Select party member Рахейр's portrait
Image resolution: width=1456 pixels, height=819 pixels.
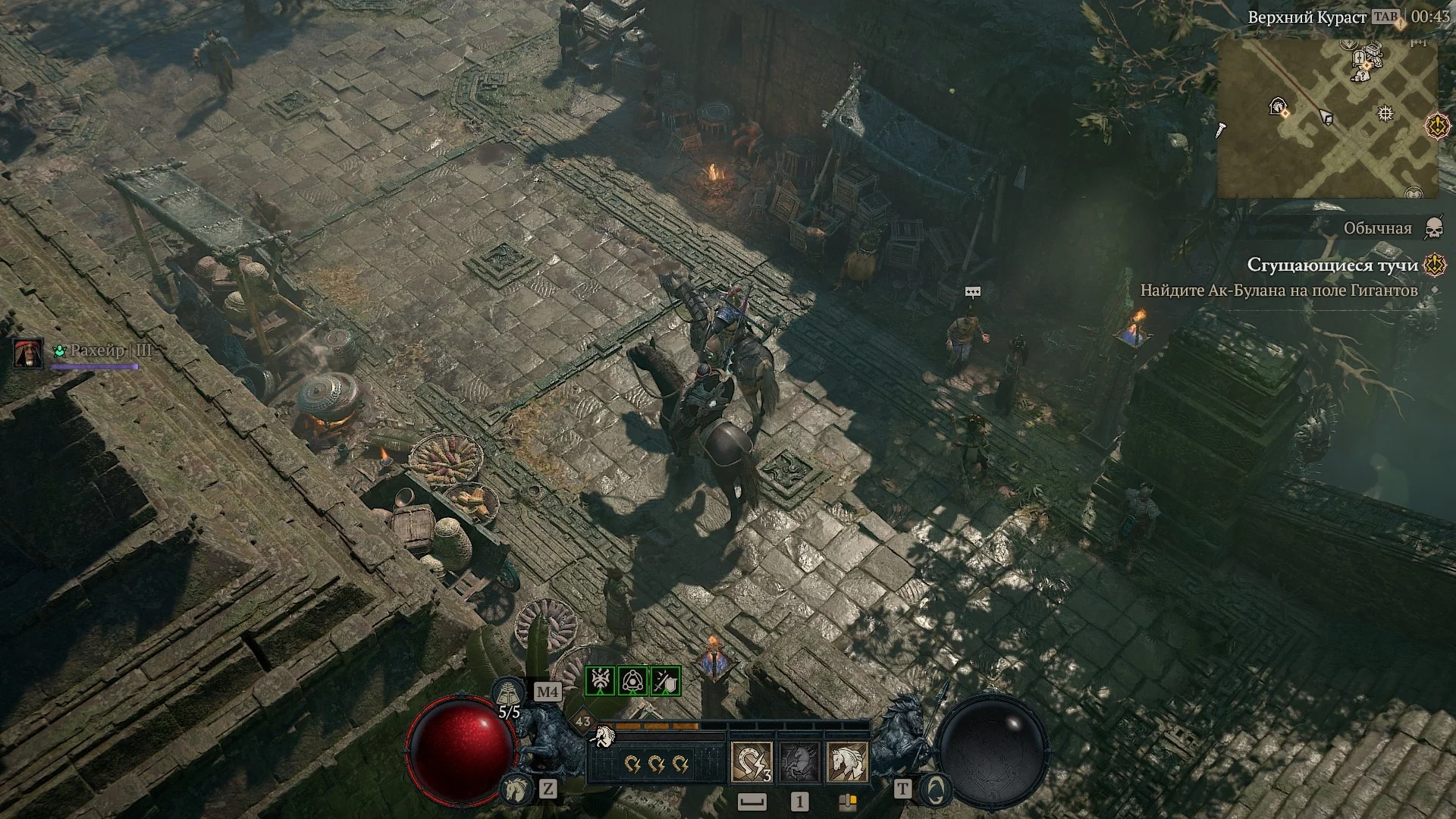click(28, 353)
